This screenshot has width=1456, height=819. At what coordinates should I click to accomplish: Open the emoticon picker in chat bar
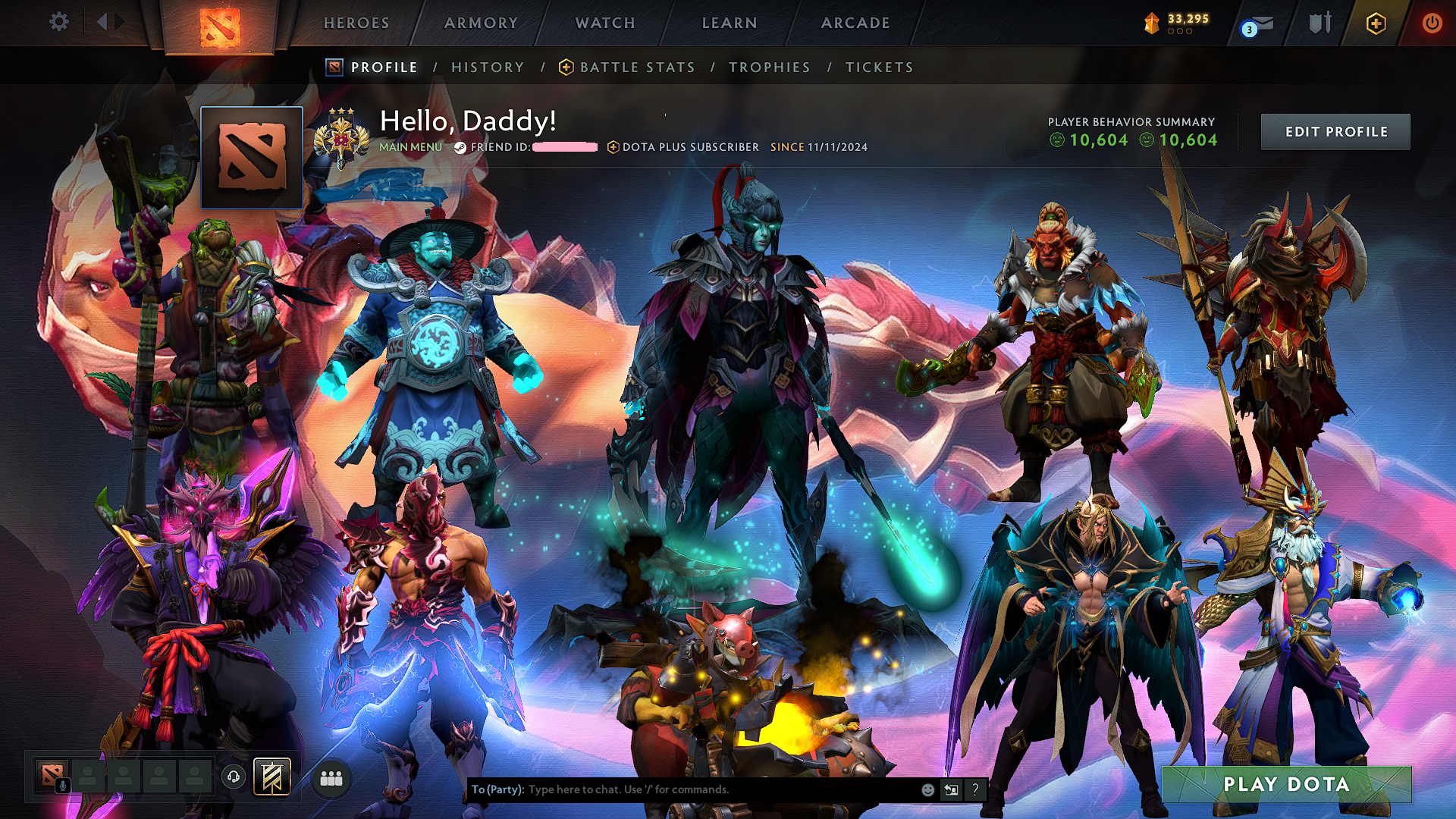click(927, 789)
